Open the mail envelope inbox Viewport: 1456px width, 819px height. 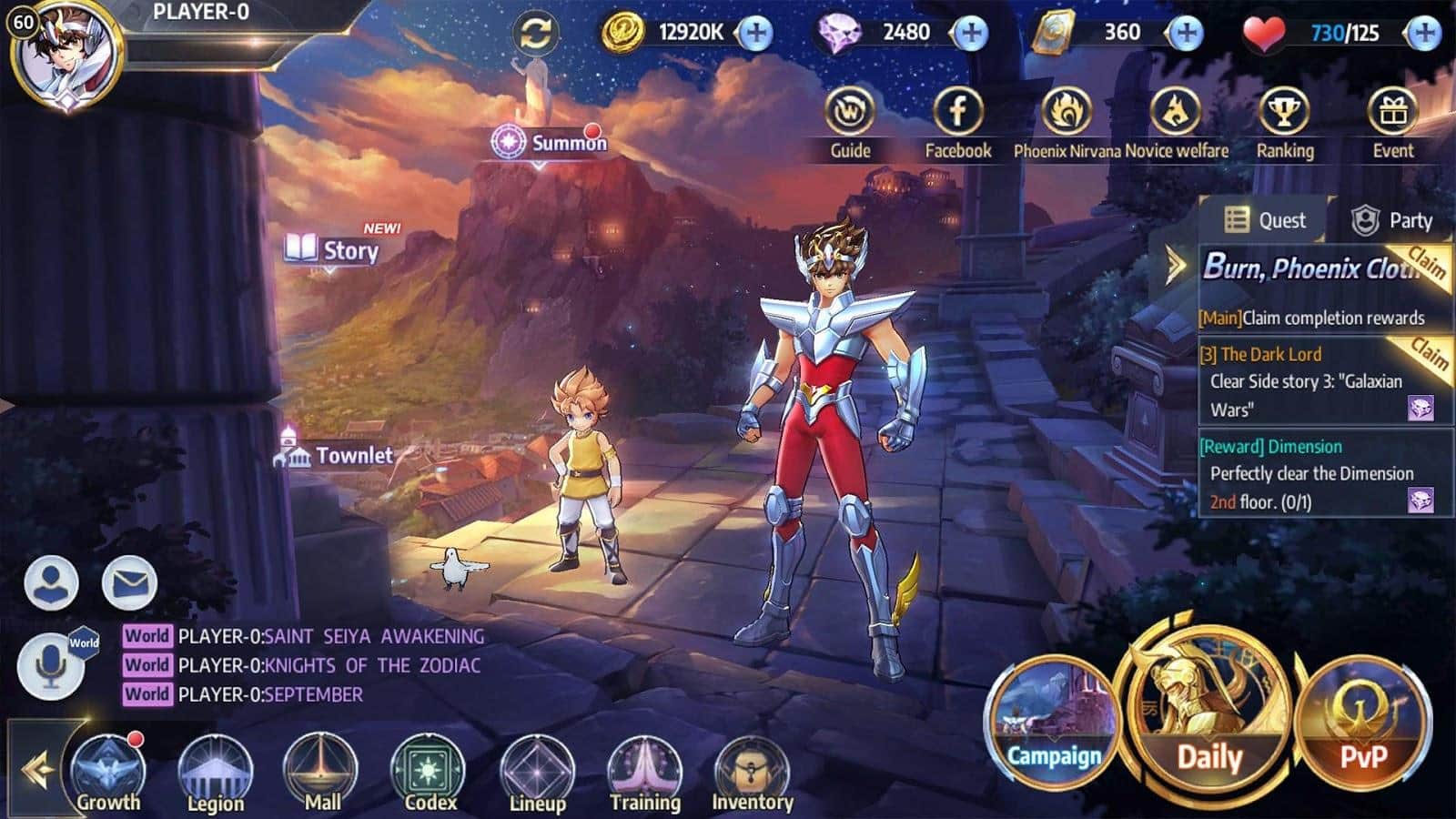129,582
